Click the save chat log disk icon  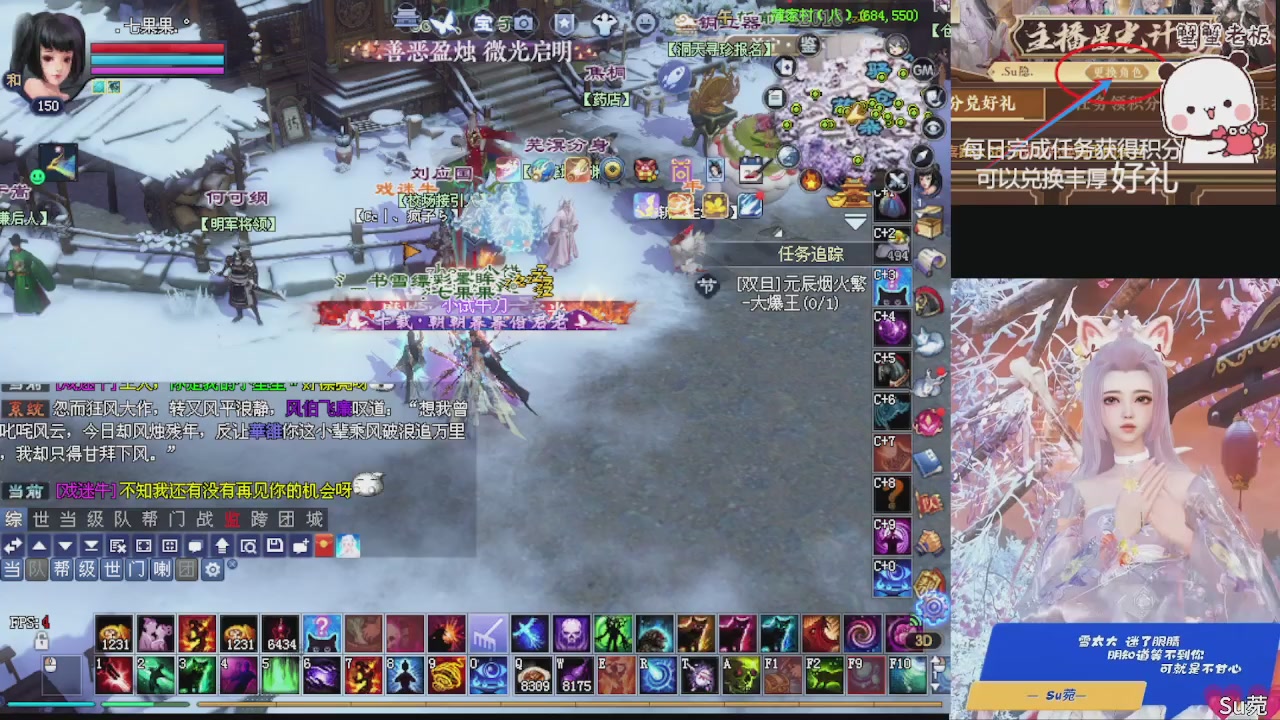click(x=273, y=545)
